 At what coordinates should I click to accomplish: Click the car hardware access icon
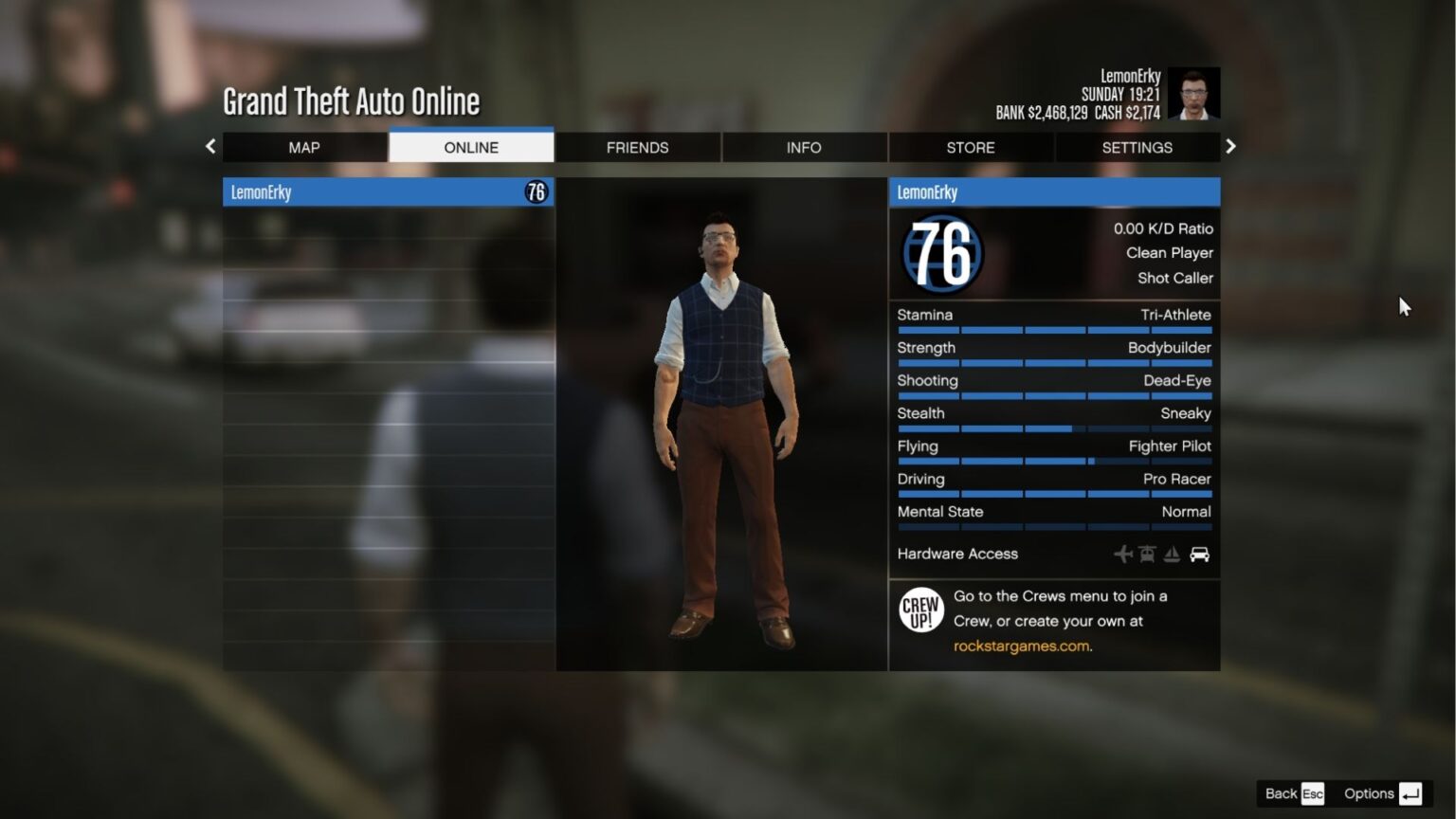tap(1199, 554)
